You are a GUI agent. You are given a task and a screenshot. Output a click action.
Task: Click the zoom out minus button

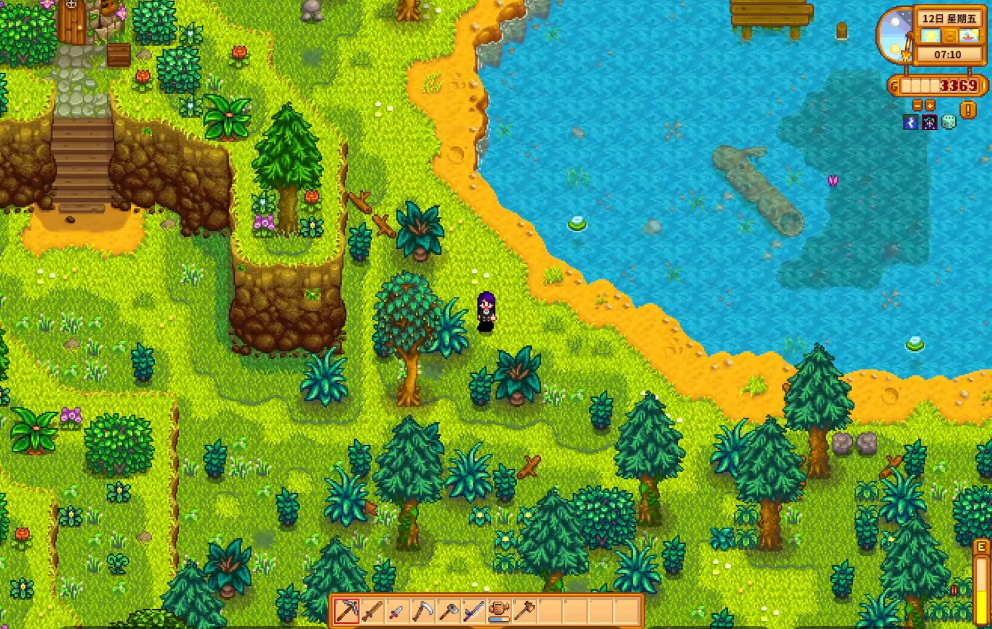[918, 105]
